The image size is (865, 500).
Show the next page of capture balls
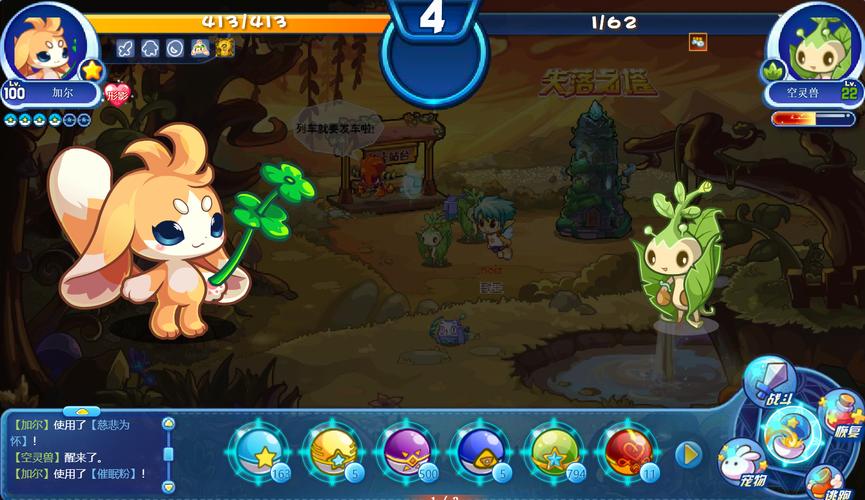pyautogui.click(x=688, y=455)
